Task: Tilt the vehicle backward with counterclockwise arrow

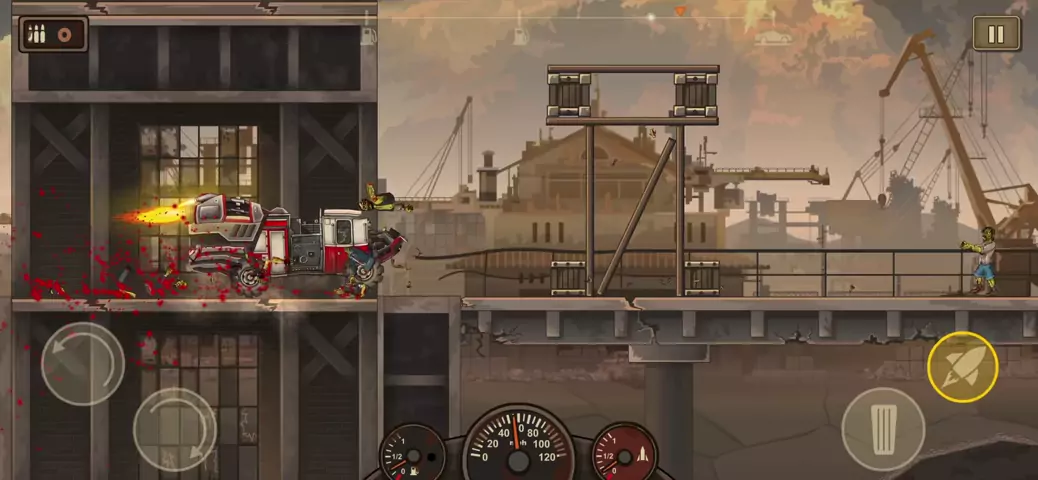Action: tap(82, 363)
